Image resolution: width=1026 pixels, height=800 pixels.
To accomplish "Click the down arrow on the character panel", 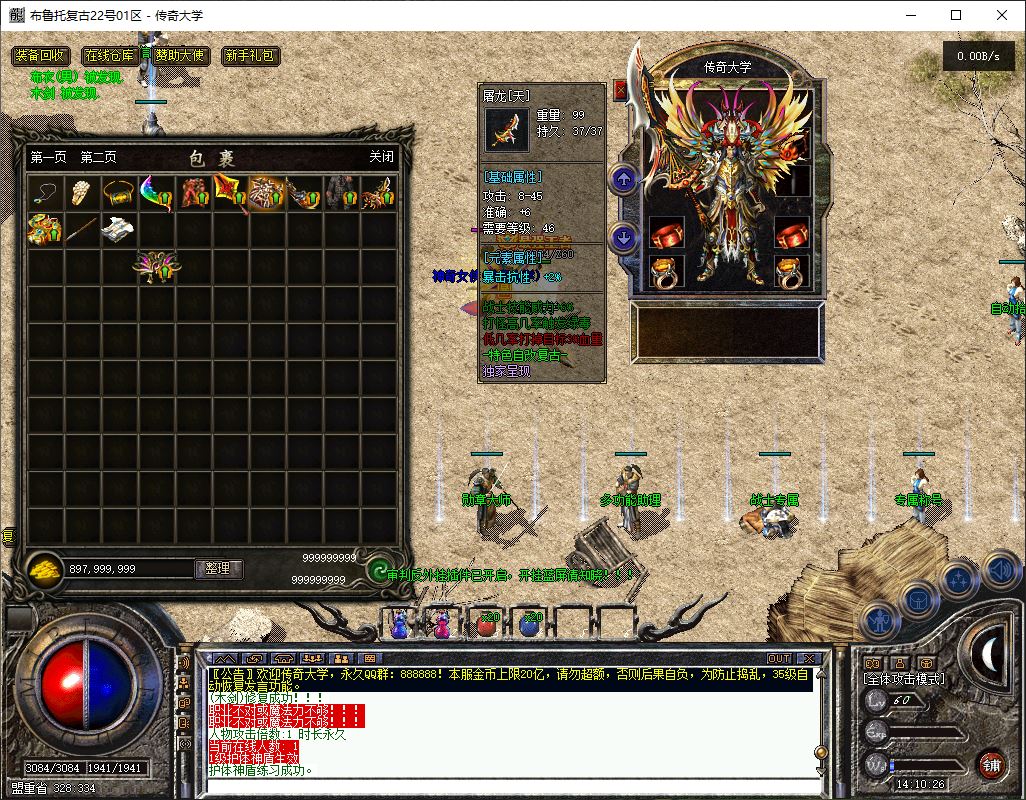I will point(624,238).
